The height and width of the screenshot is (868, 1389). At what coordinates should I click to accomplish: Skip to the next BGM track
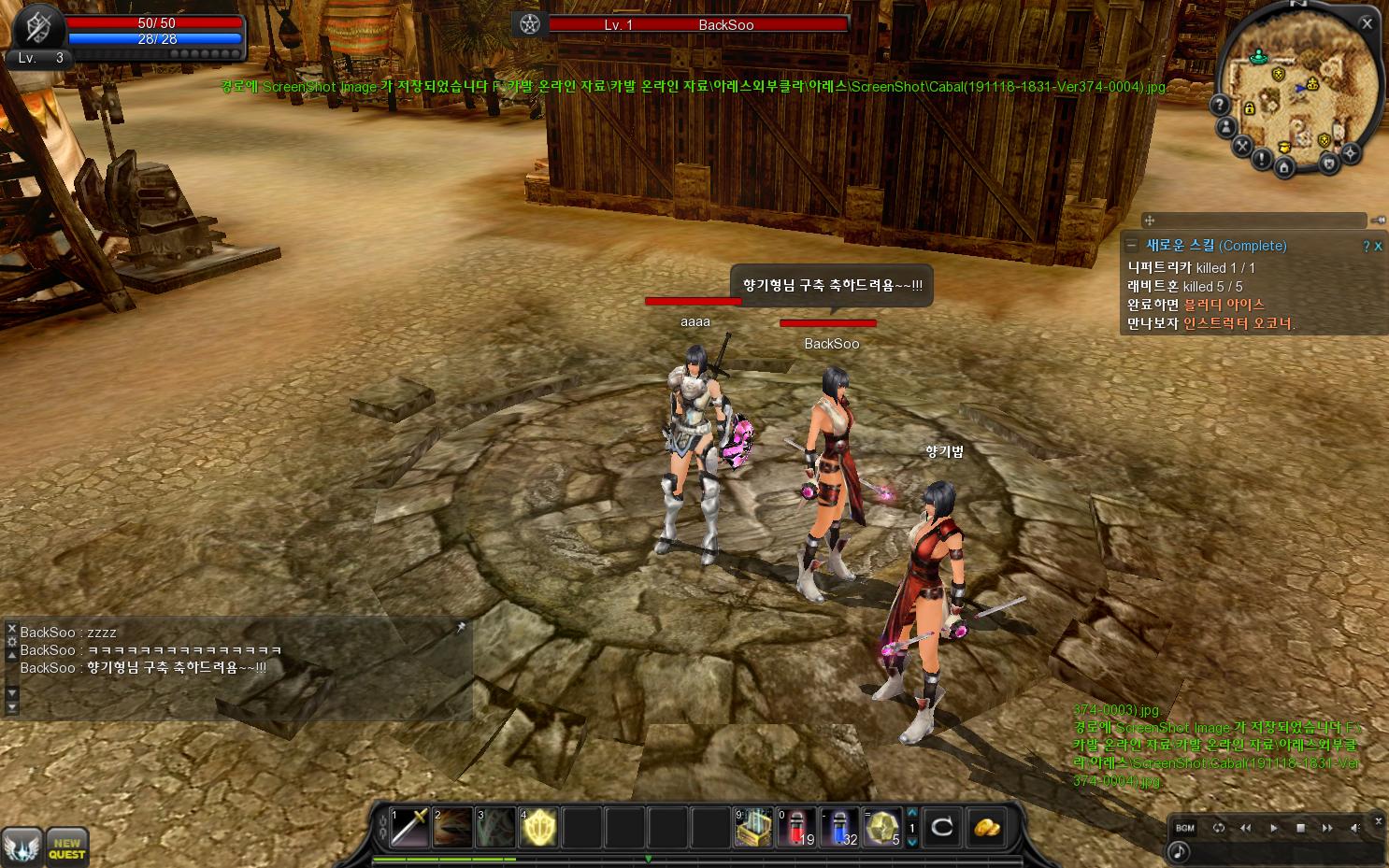[1327, 828]
